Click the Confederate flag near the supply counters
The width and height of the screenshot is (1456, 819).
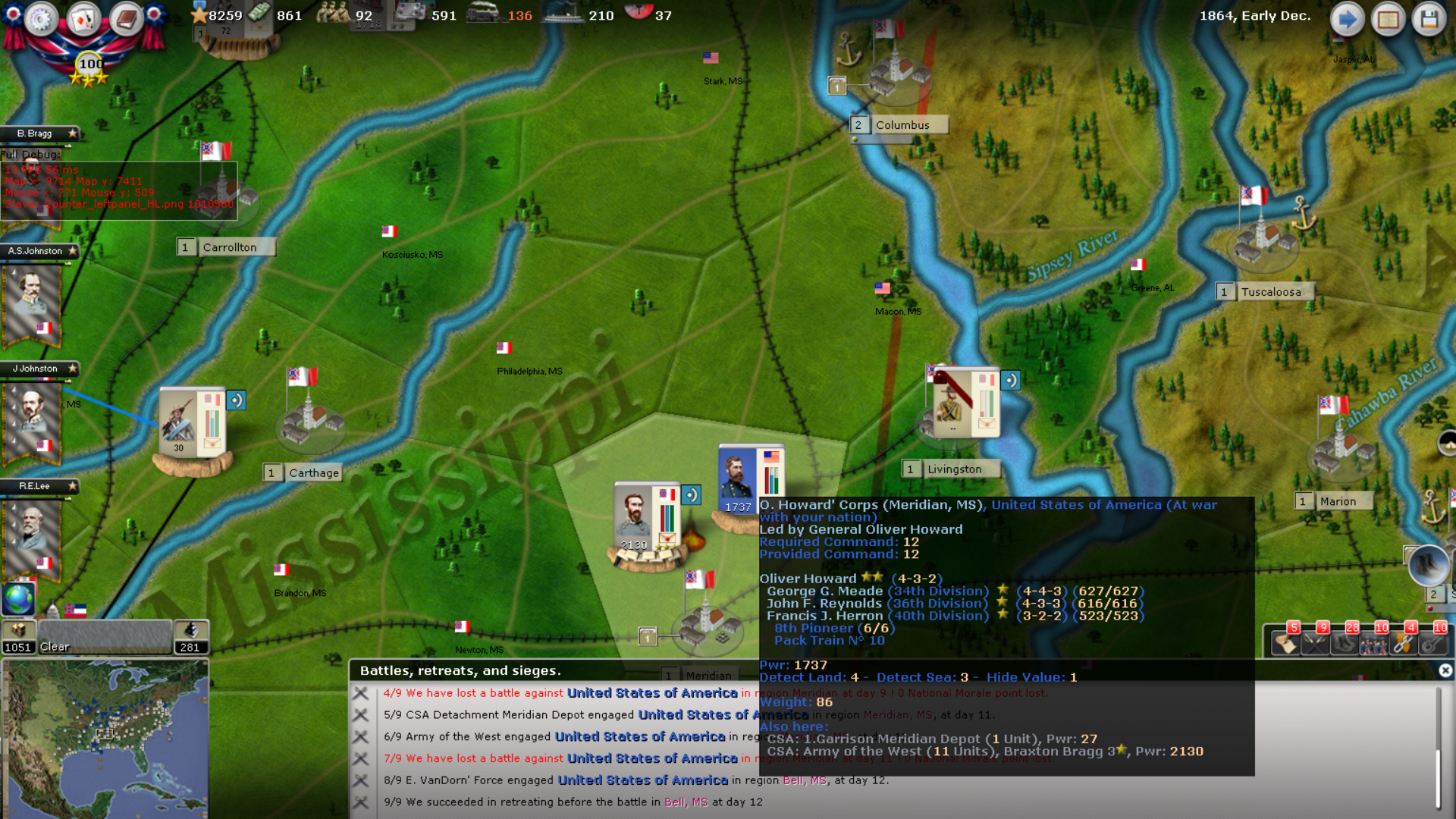[x=75, y=611]
